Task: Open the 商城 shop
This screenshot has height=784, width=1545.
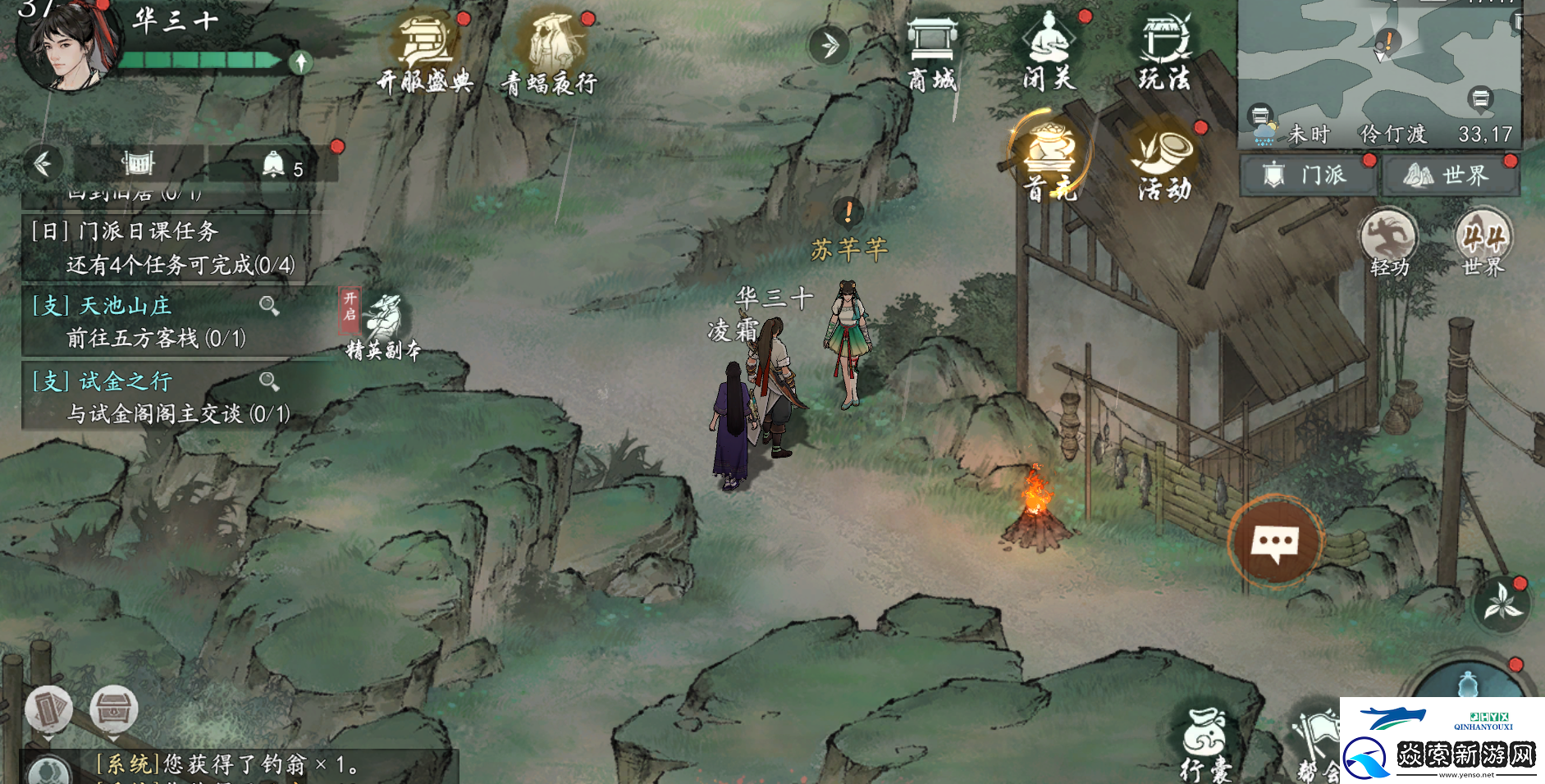Action: coord(932,51)
